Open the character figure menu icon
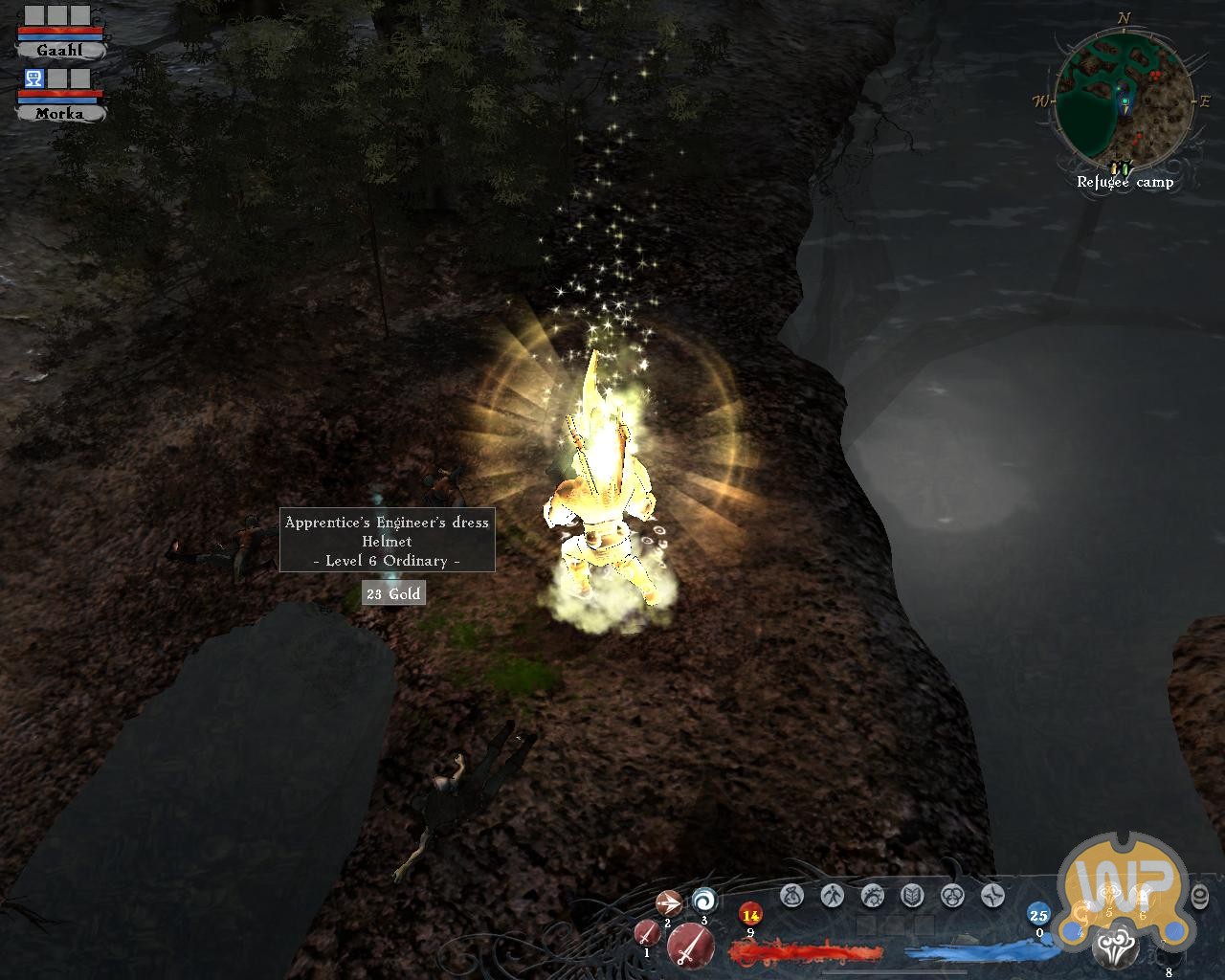1225x980 pixels. point(832,896)
